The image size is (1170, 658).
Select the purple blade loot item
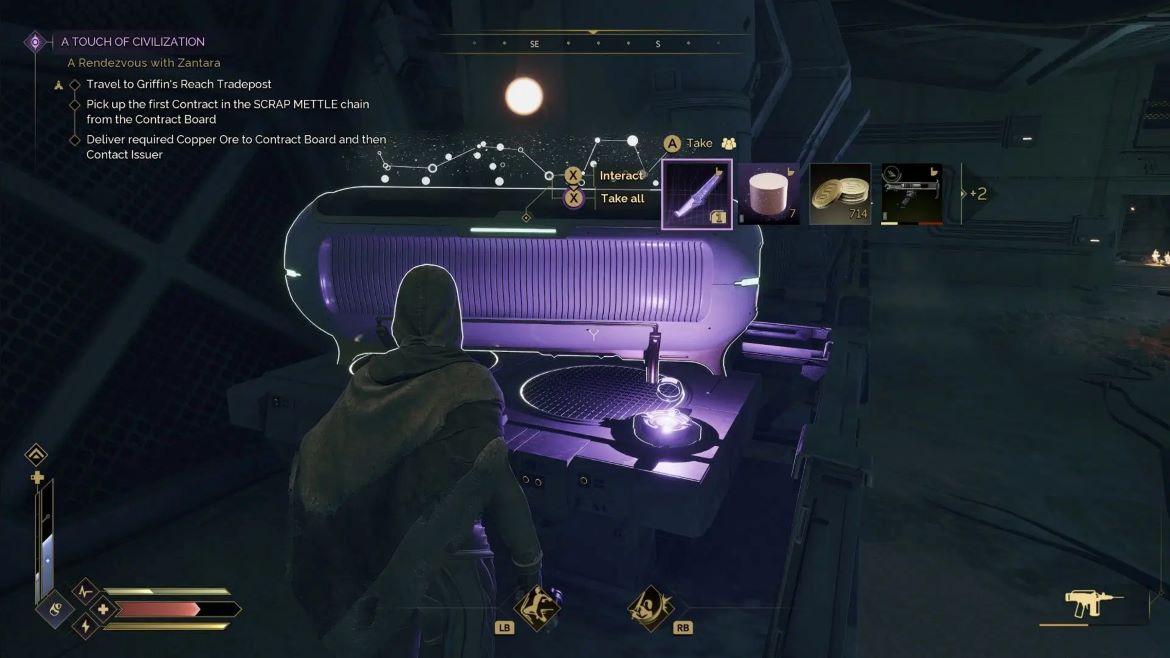click(x=697, y=194)
